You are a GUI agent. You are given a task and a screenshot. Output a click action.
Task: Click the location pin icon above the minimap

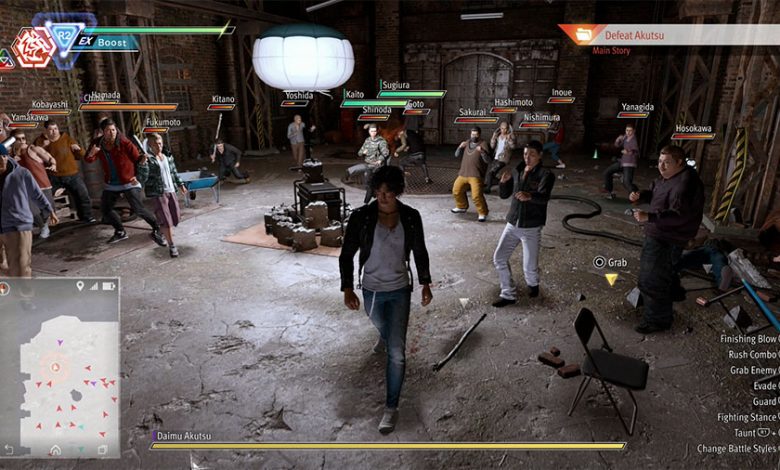coord(79,286)
